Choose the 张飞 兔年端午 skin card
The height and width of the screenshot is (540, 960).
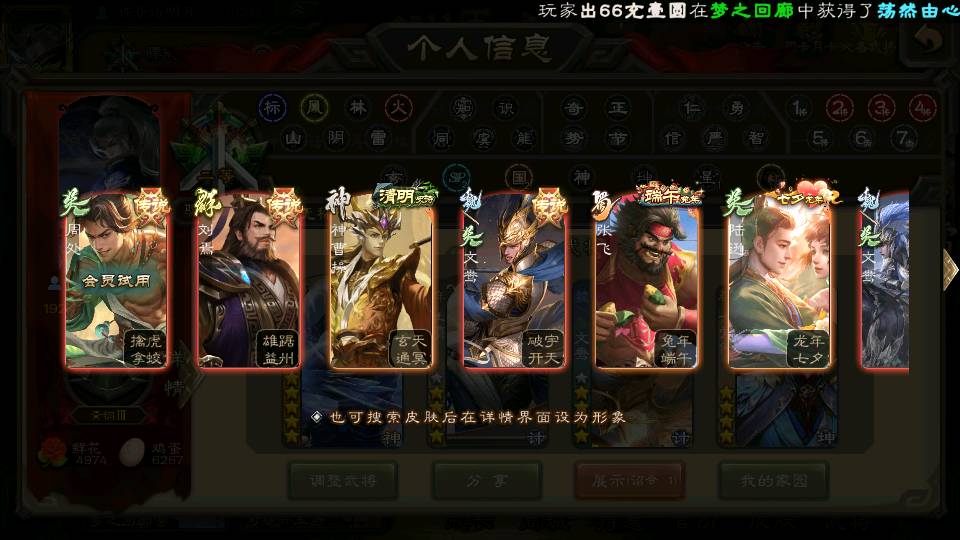(647, 280)
